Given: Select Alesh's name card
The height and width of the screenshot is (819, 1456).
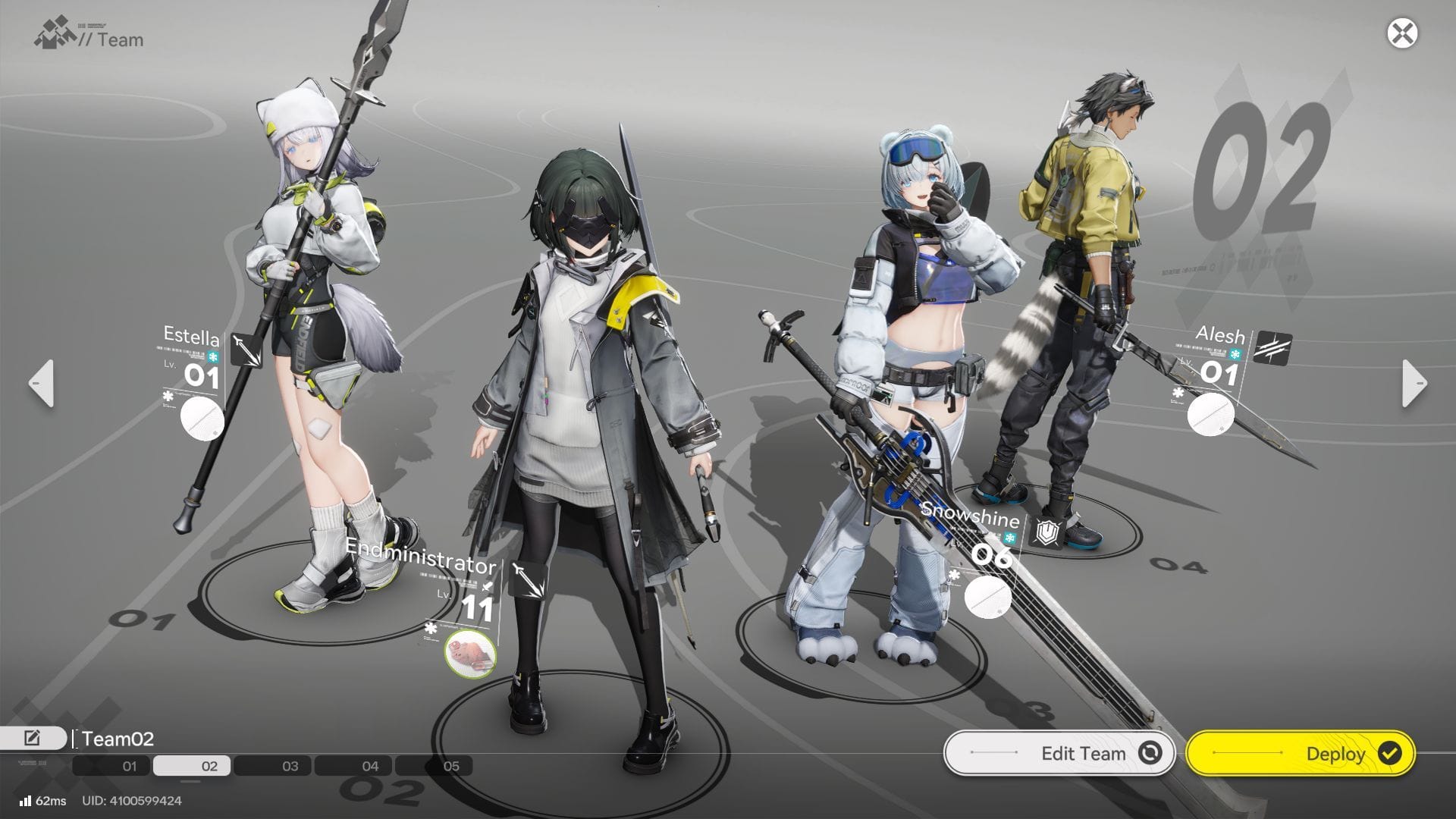Looking at the screenshot, I should coord(1219,334).
